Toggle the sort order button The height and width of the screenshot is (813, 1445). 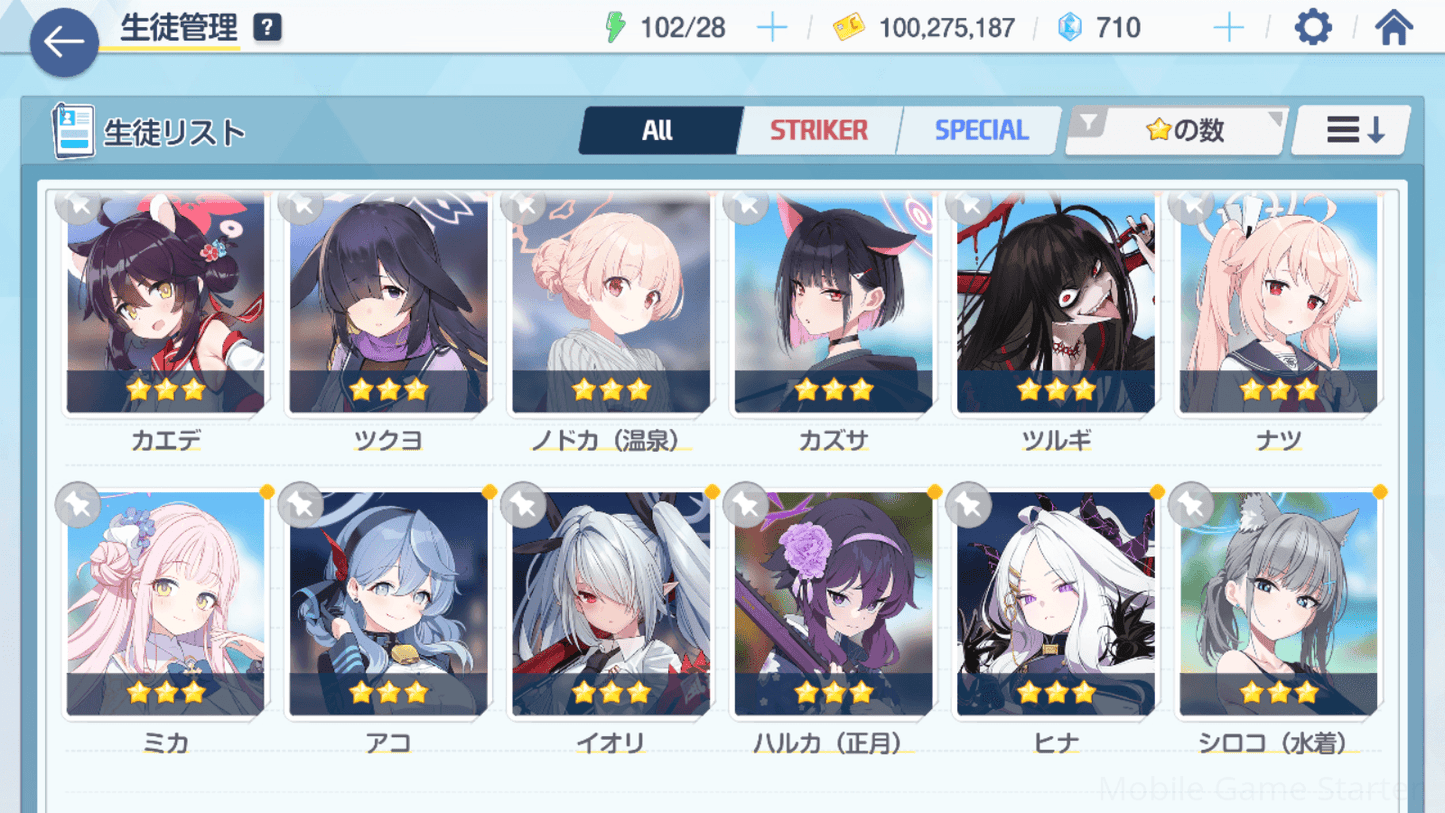(x=1353, y=130)
